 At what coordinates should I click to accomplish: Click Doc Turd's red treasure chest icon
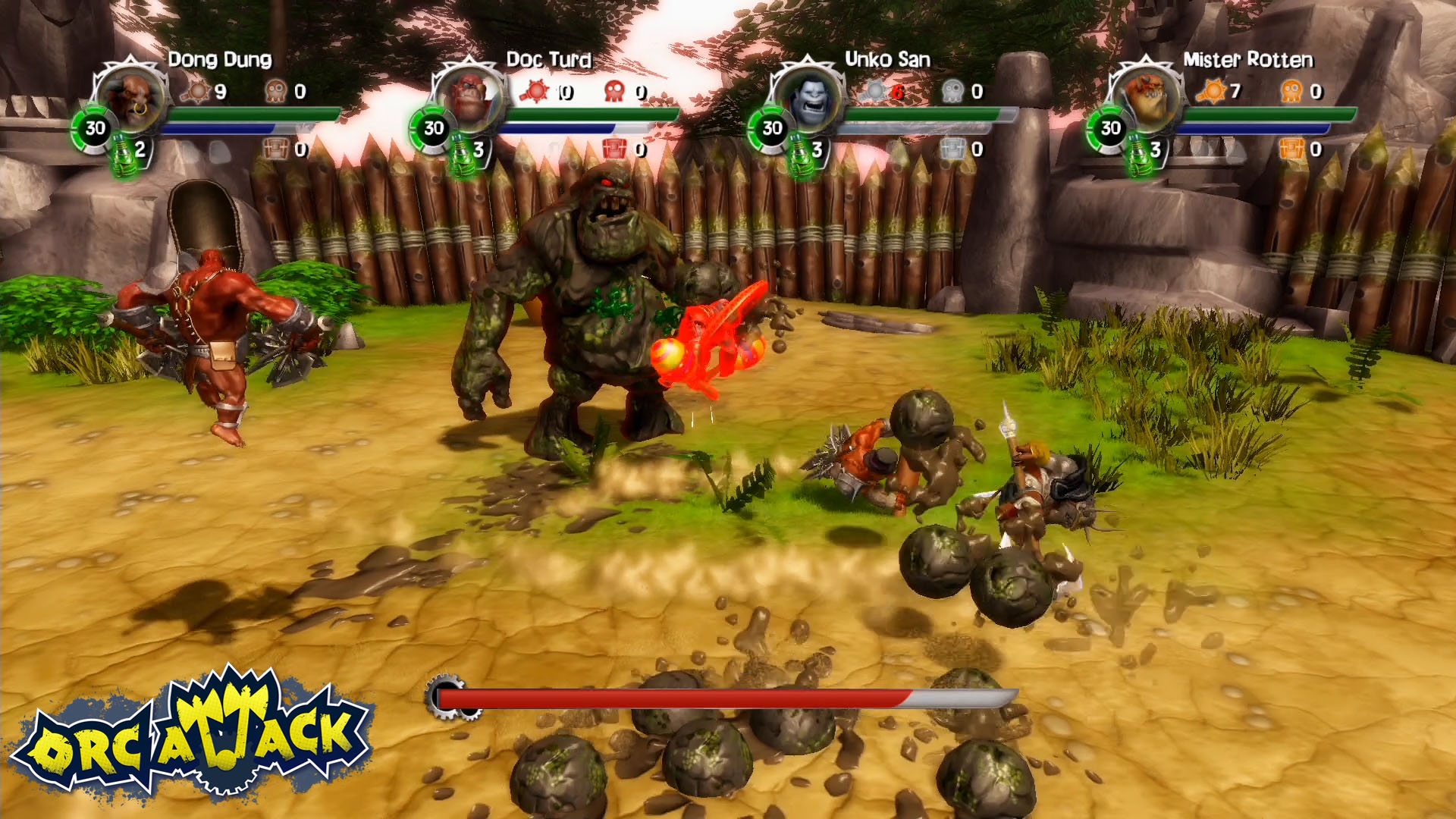coord(616,149)
